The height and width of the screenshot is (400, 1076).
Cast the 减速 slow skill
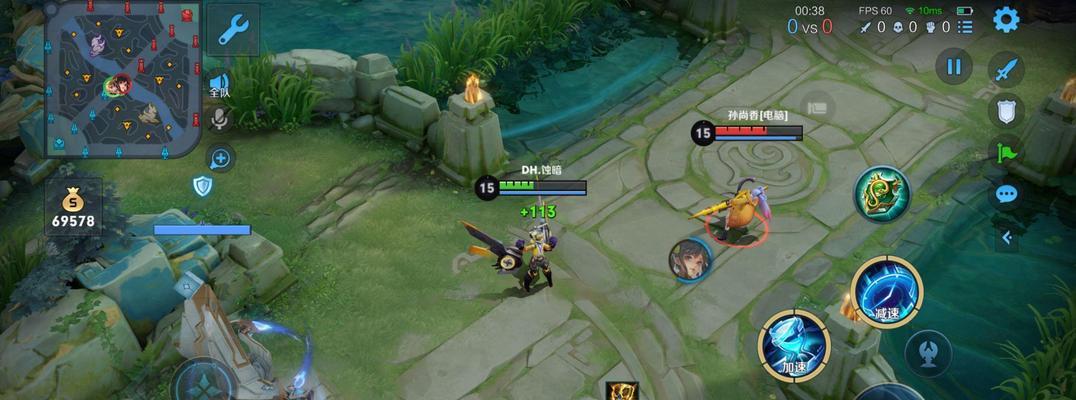(x=886, y=291)
